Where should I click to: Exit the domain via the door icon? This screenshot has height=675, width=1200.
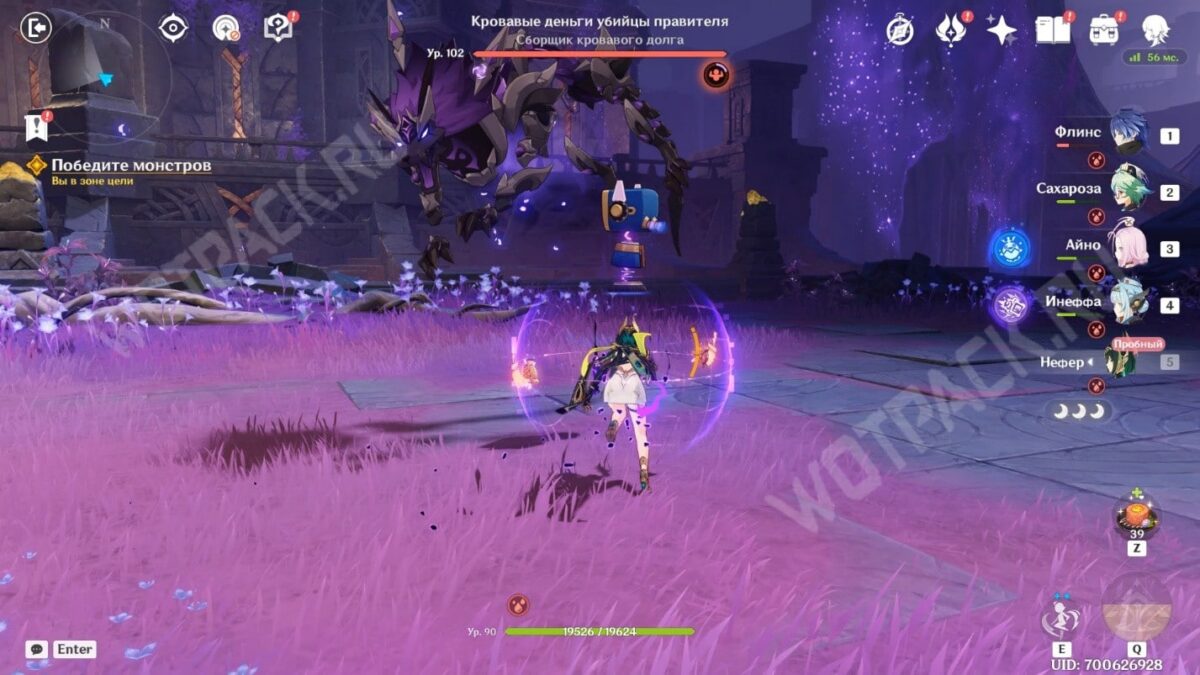(x=36, y=28)
